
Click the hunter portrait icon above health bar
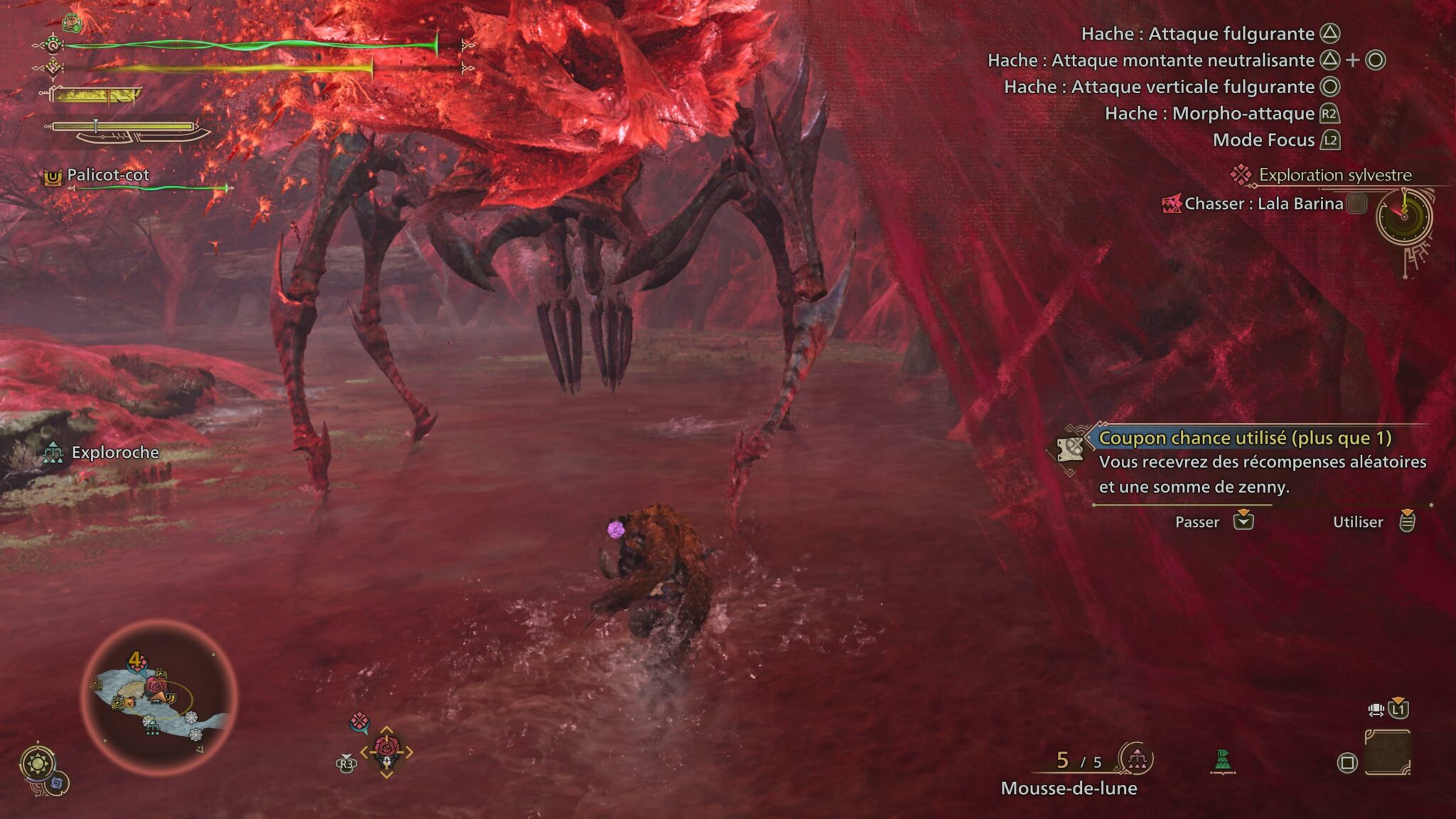[x=72, y=23]
